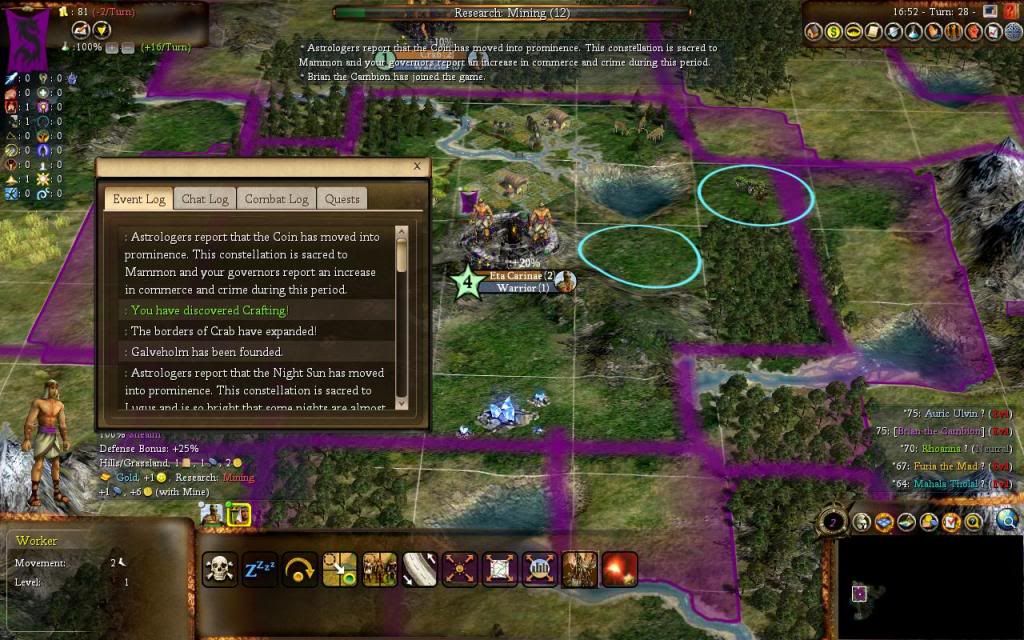
Task: Select the Eta Carinae city banner
Action: [x=515, y=275]
